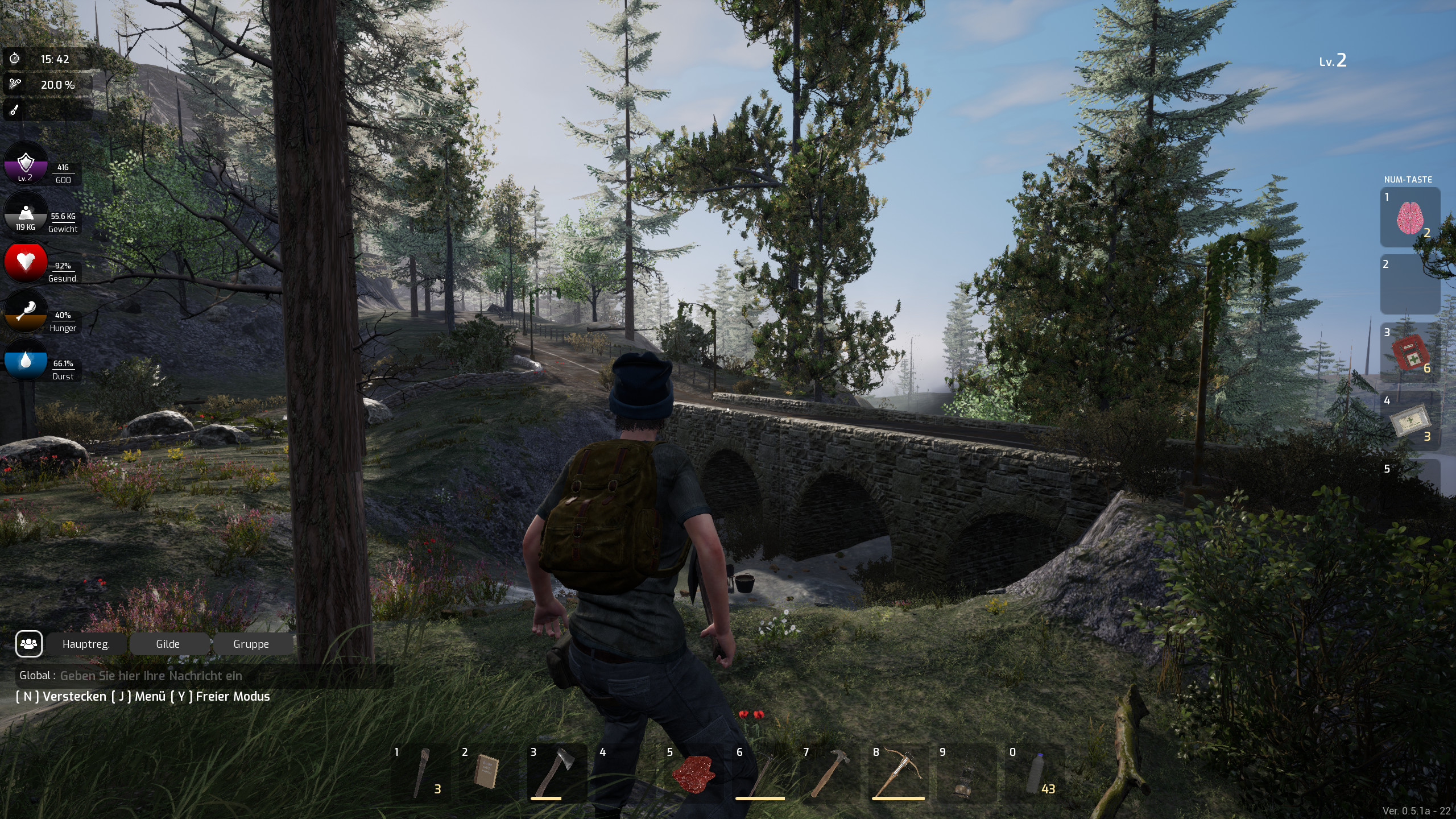Toggle HUD hiding via (N) Verstecken

pos(60,696)
